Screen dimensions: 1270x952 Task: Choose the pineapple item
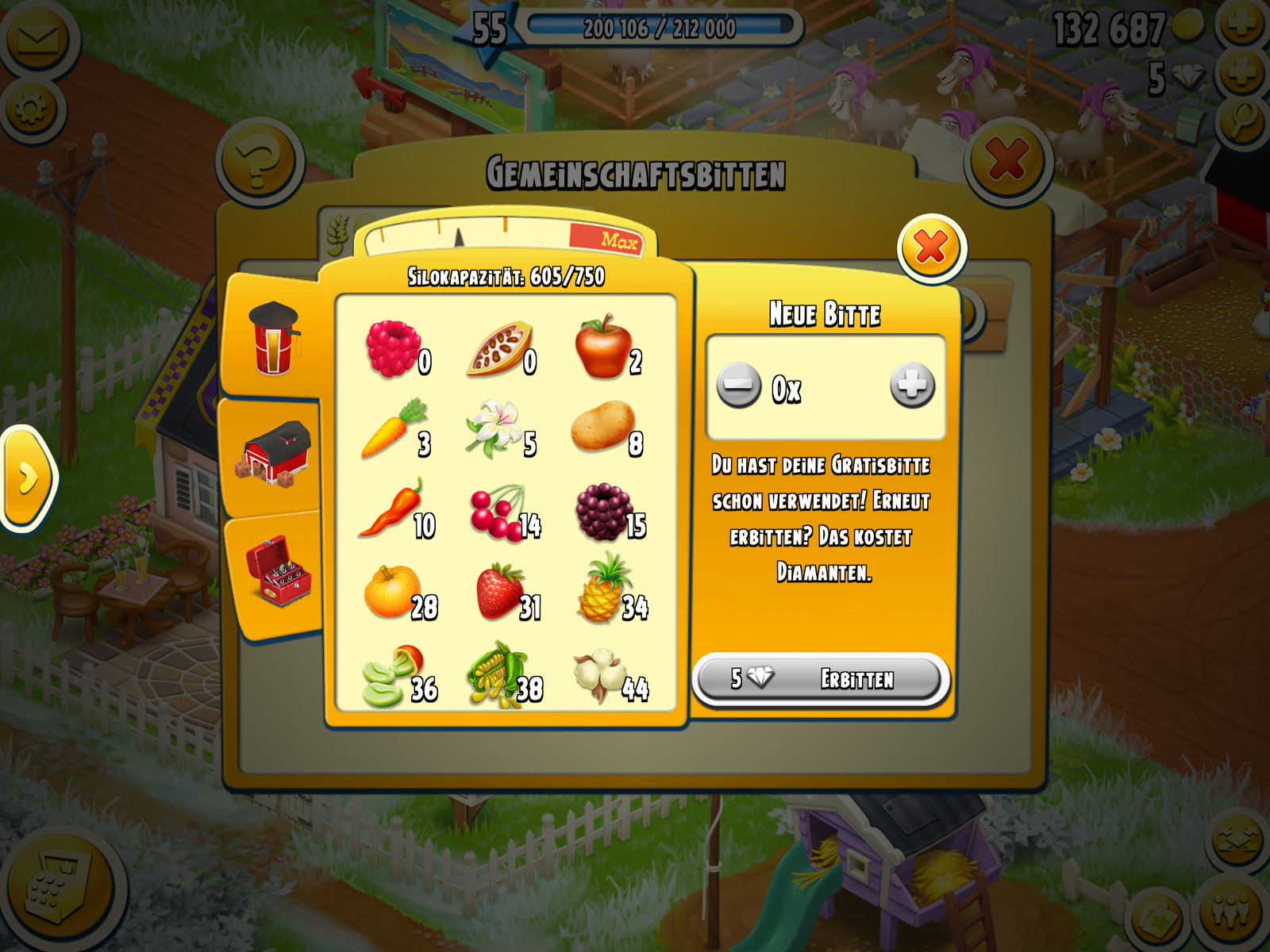tap(605, 590)
